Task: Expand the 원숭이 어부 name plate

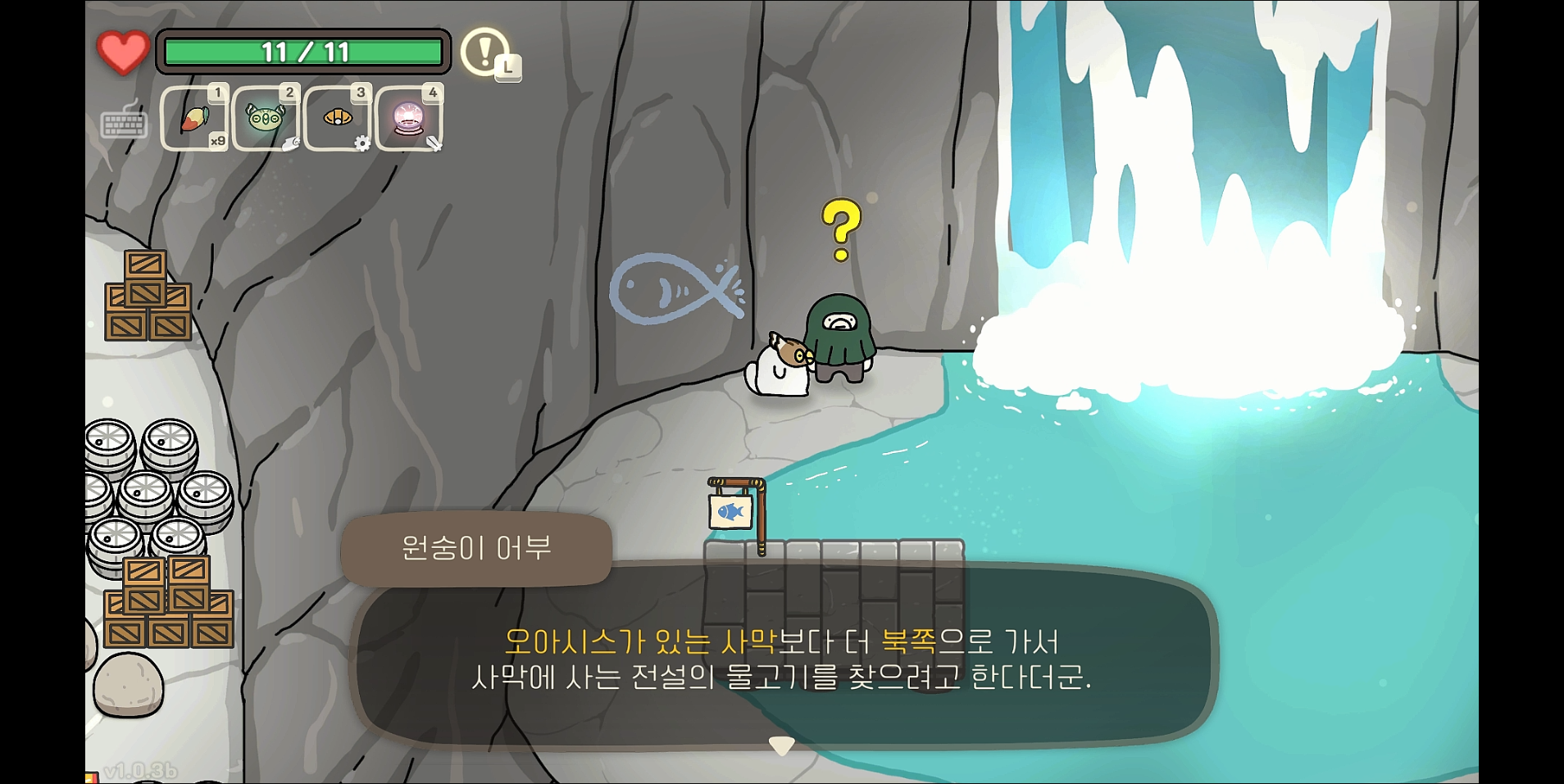Action: [476, 549]
